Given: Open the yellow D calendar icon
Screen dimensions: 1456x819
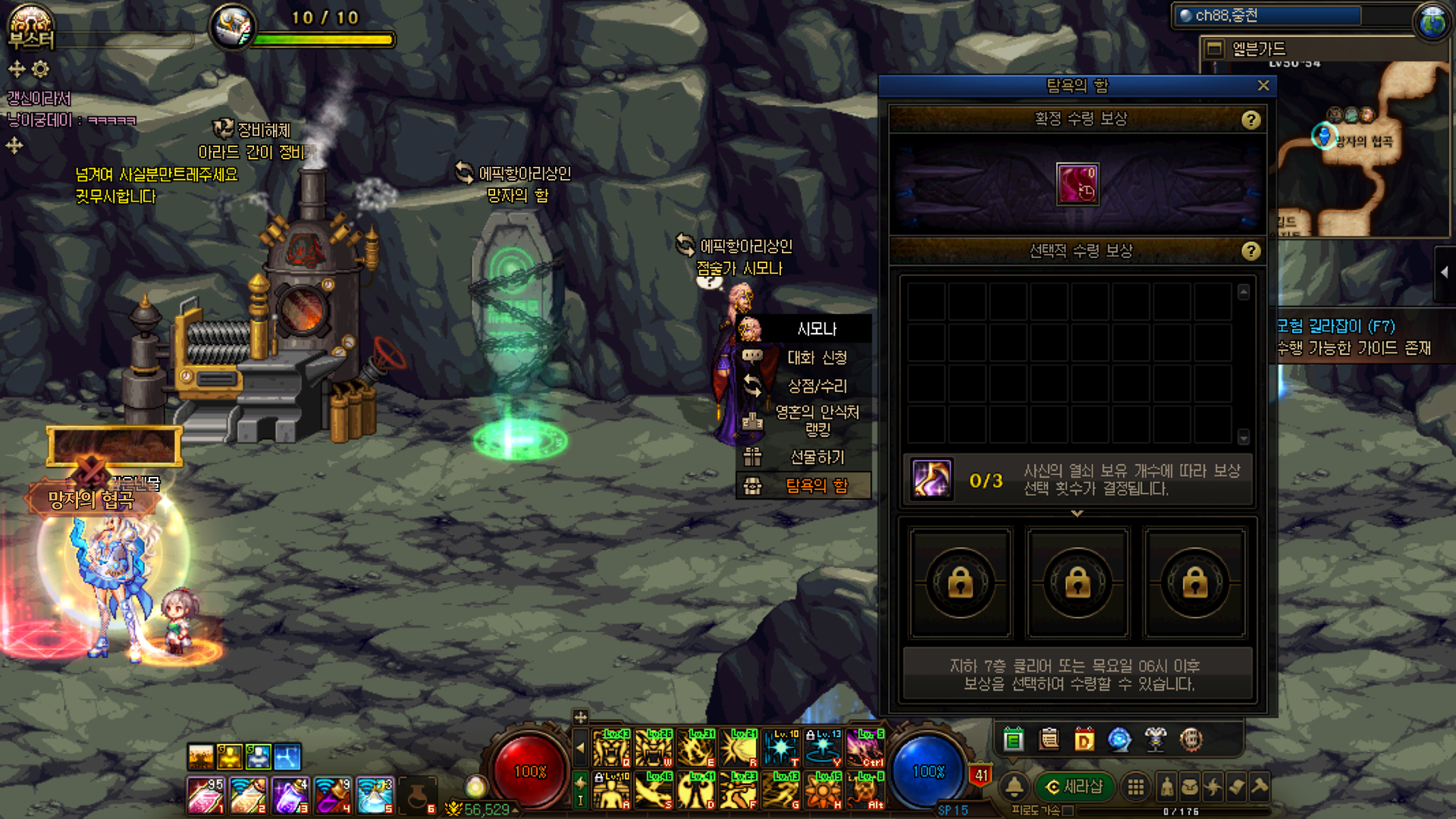Looking at the screenshot, I should pyautogui.click(x=1084, y=739).
